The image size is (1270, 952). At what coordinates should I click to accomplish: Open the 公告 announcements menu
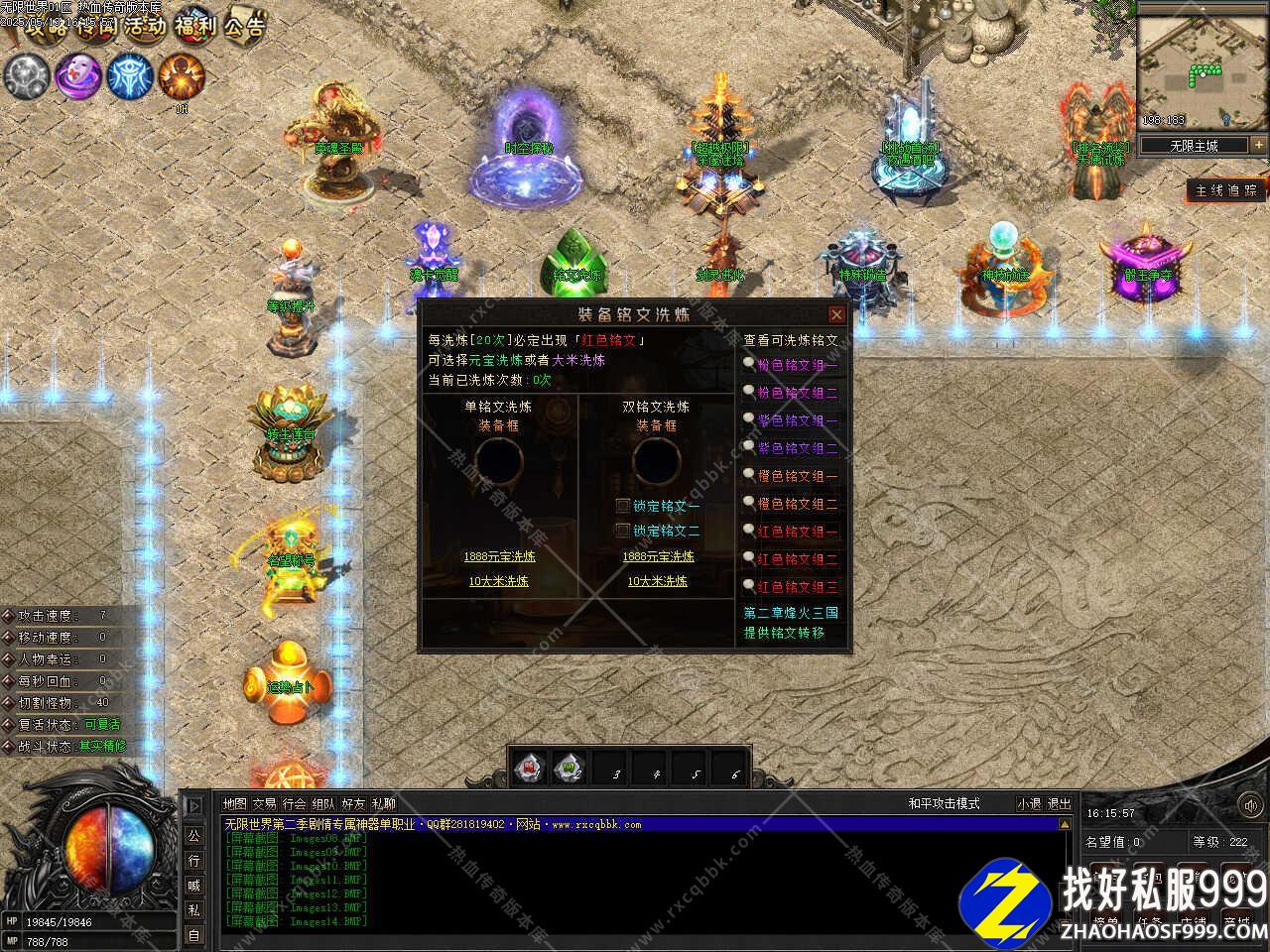click(244, 25)
